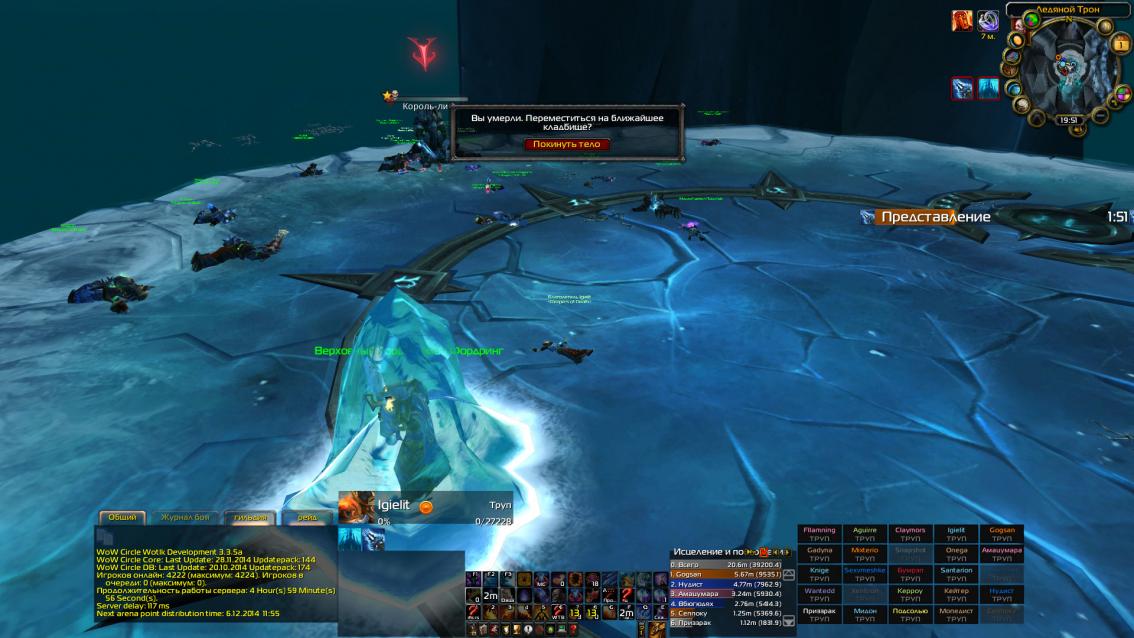The width and height of the screenshot is (1134, 638).
Task: Switch to the Общий chat tab
Action: (122, 517)
